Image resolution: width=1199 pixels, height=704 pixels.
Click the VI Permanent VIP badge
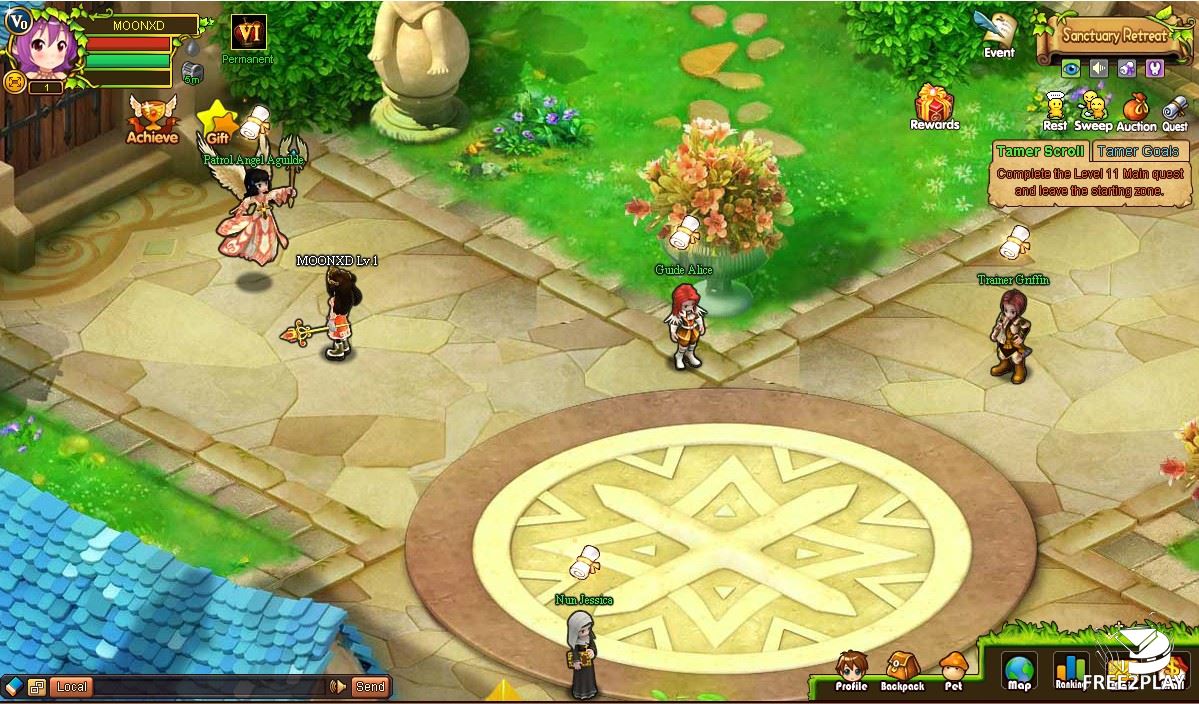[248, 33]
